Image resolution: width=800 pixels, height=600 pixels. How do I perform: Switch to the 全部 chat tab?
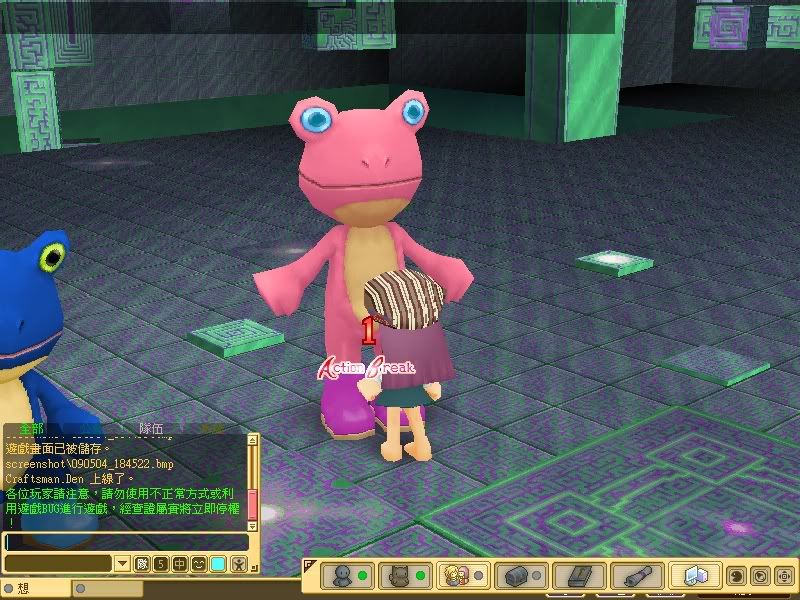[31, 428]
